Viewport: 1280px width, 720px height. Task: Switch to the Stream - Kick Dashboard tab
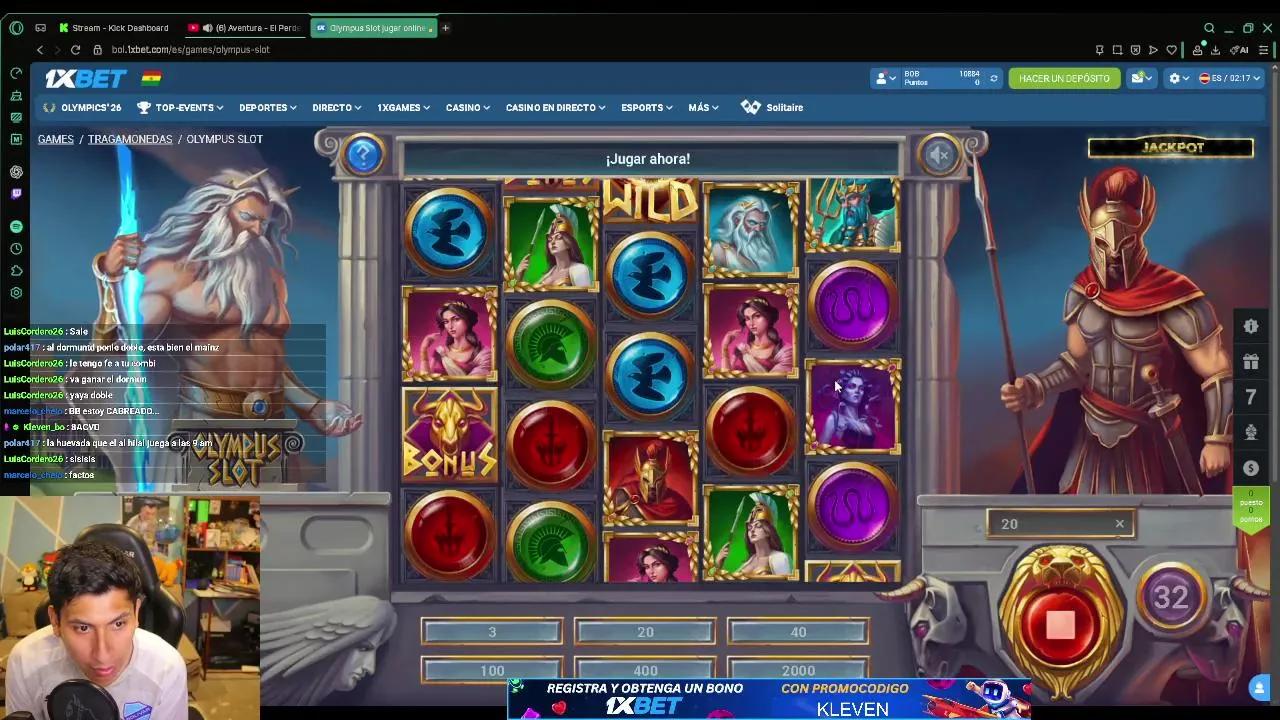point(119,27)
